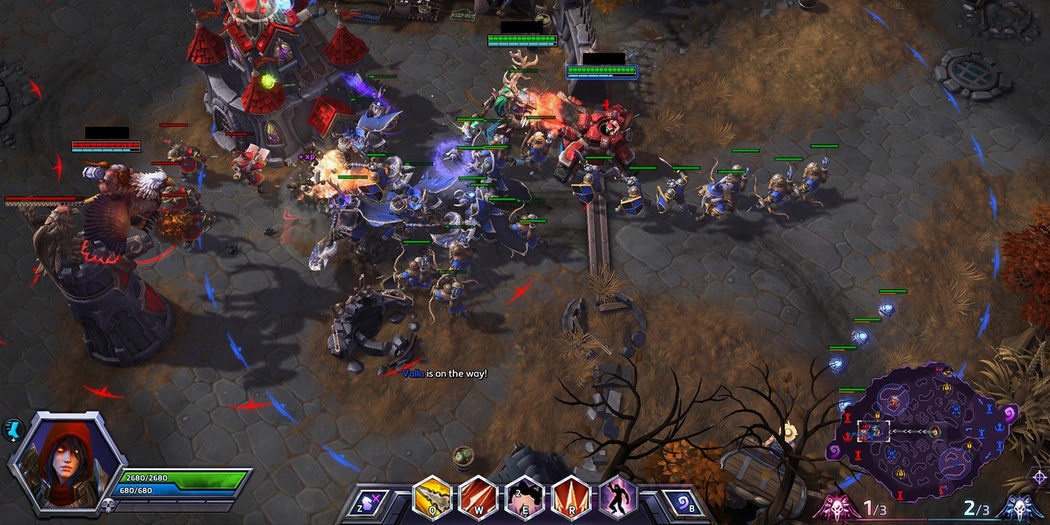Select the purple silhouette trait ability icon
The image size is (1050, 525).
click(x=618, y=497)
